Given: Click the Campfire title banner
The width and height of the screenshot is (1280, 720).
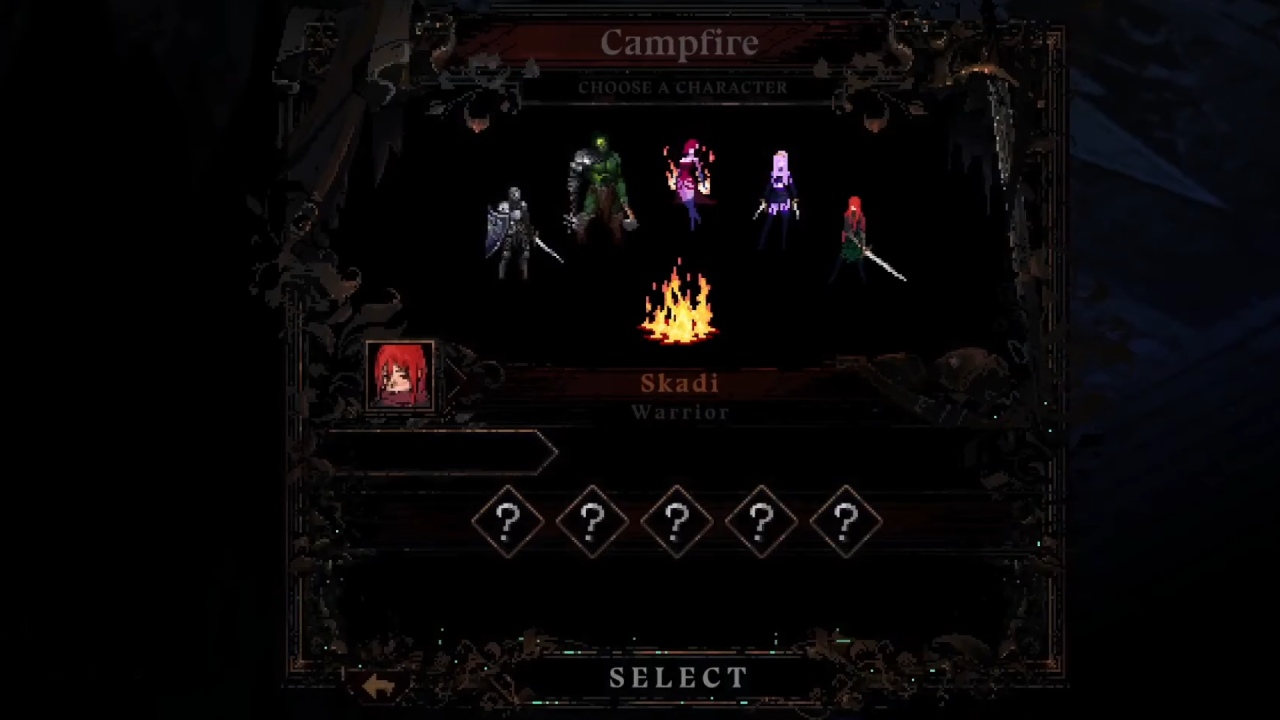Looking at the screenshot, I should [680, 42].
